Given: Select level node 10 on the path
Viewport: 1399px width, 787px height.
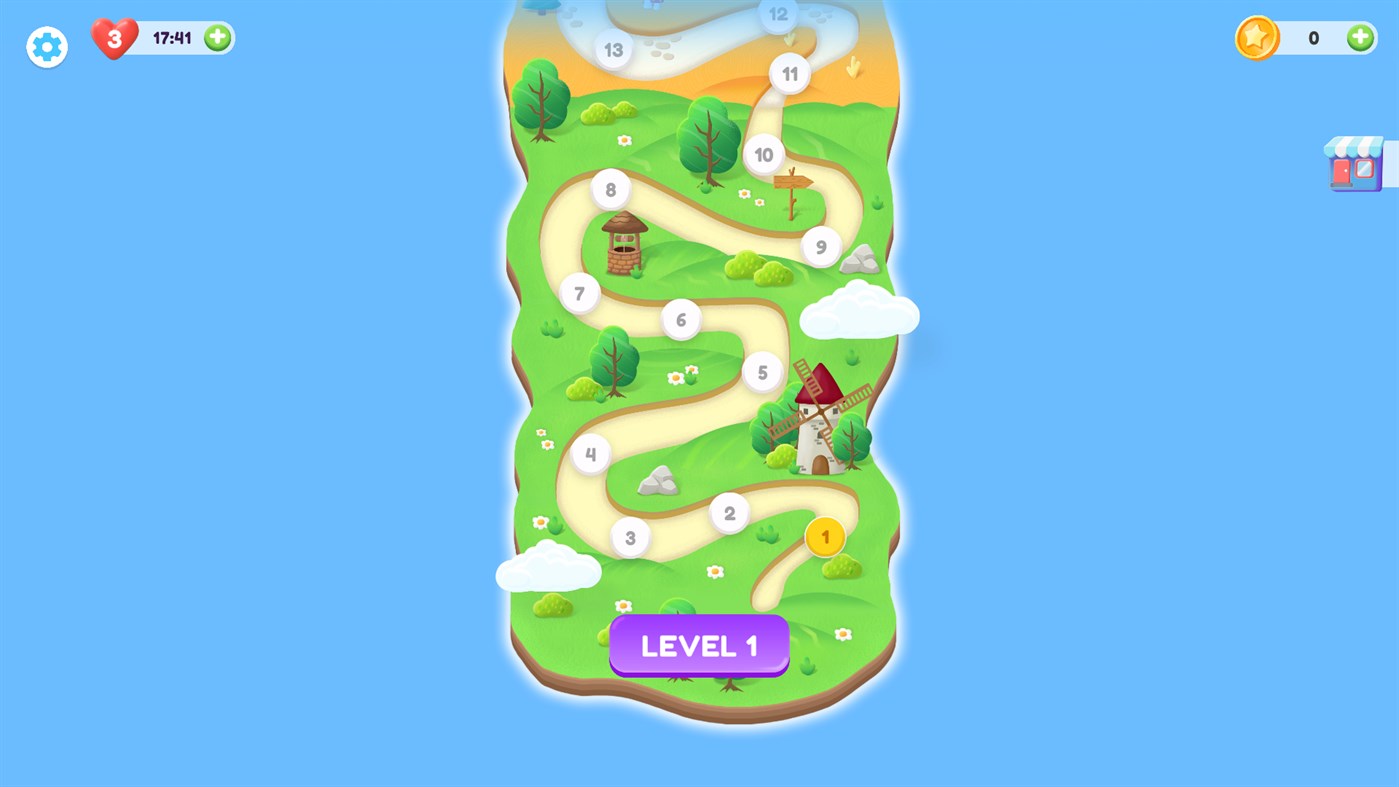Looking at the screenshot, I should coord(764,154).
